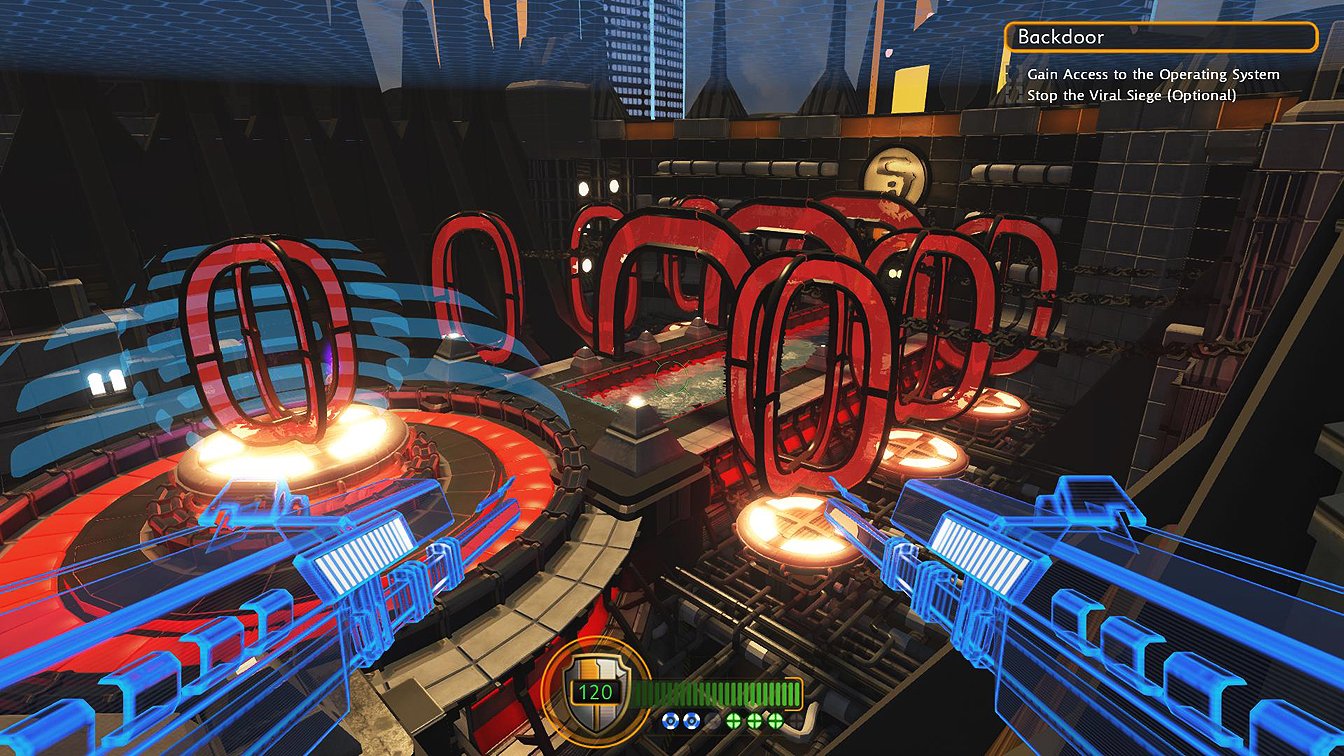Select the optional Stop the Viral Siege objective

1131,95
